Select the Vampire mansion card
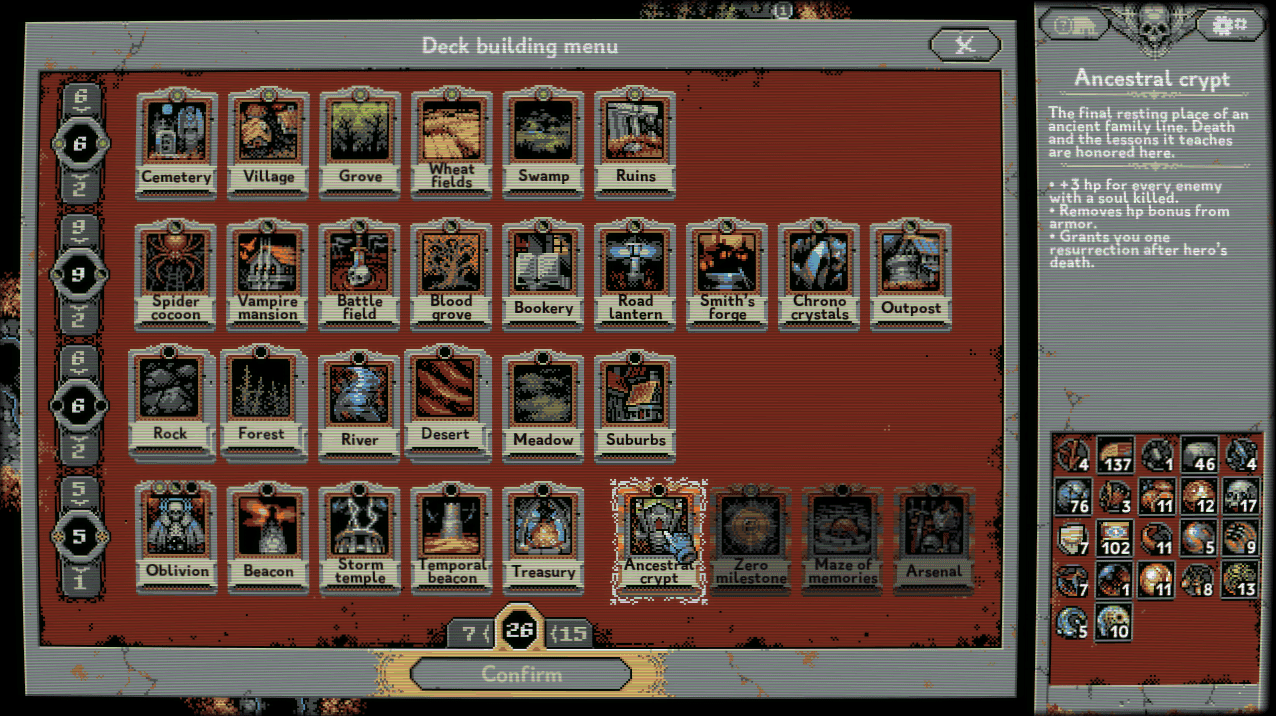The width and height of the screenshot is (1276, 716). tap(268, 274)
